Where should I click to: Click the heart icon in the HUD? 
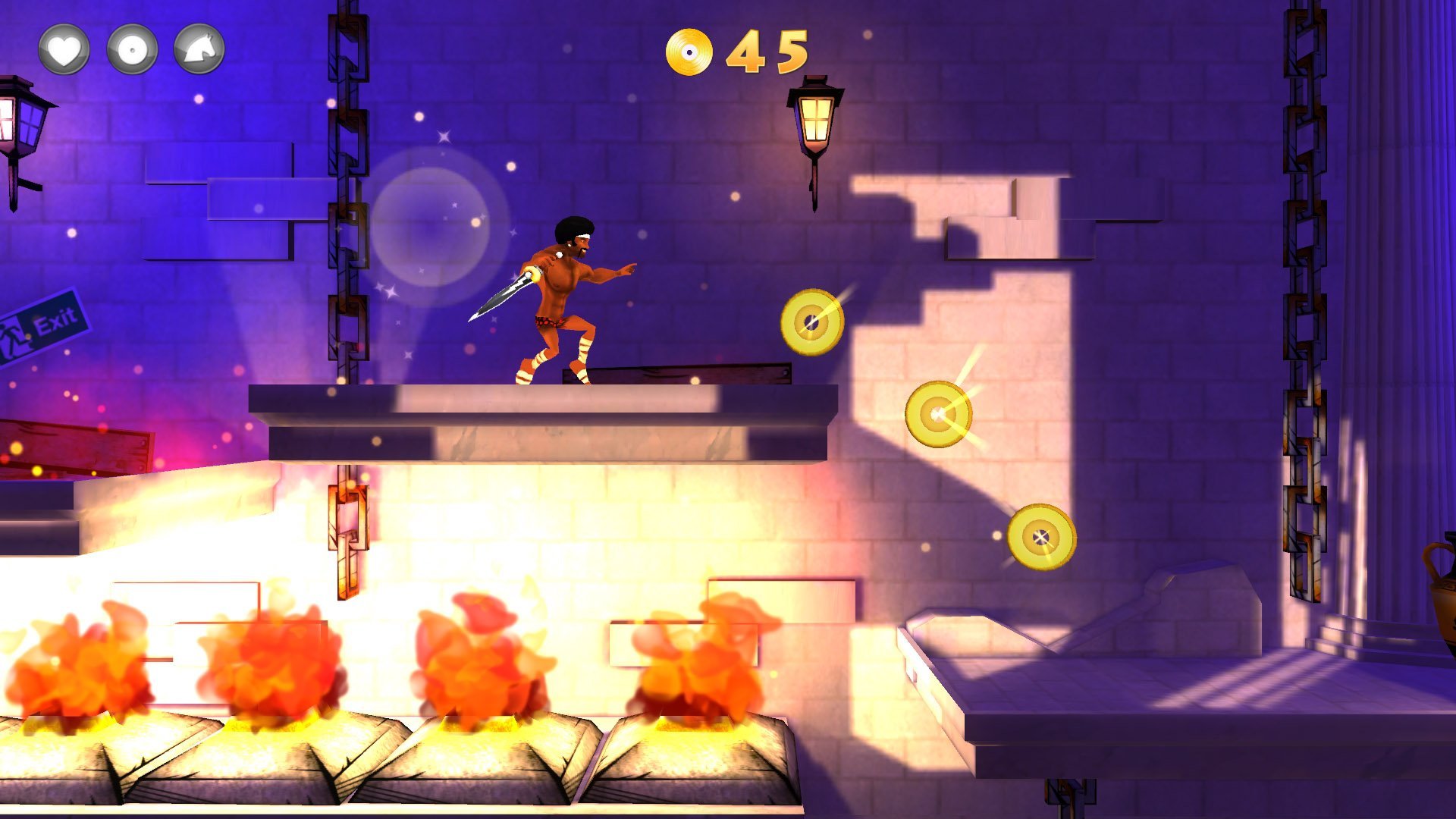coord(64,50)
